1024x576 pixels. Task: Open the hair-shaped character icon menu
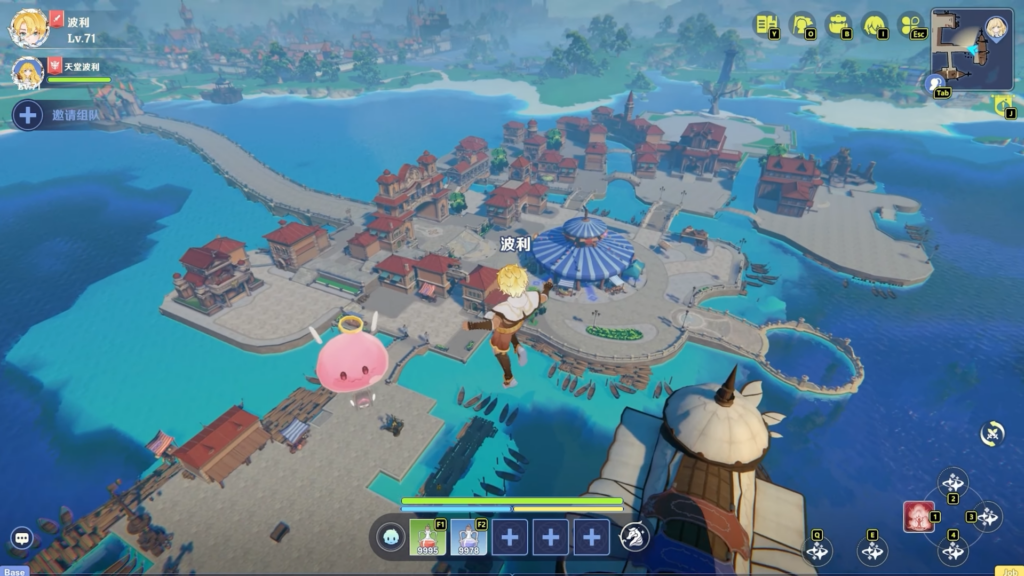coord(875,25)
